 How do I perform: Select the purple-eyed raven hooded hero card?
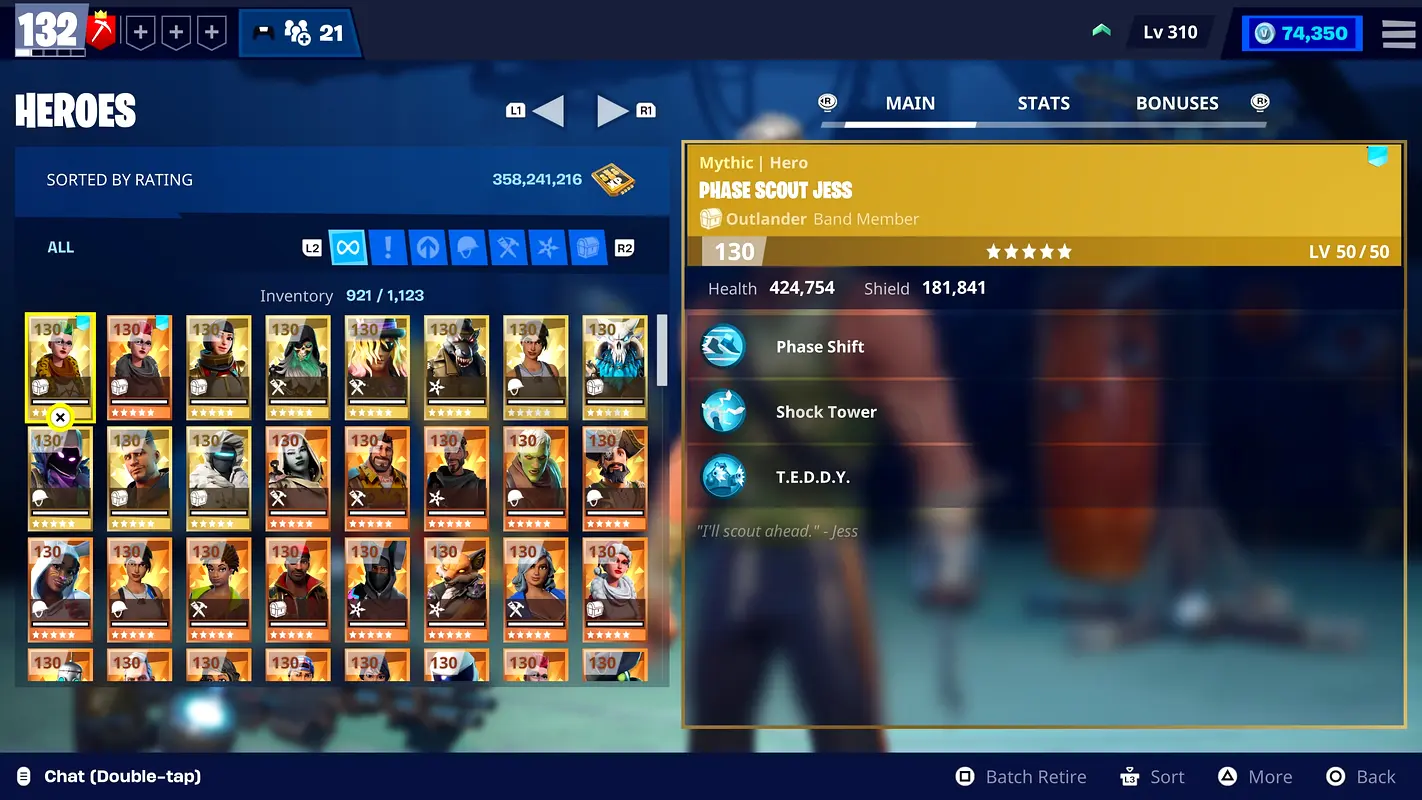pos(60,478)
